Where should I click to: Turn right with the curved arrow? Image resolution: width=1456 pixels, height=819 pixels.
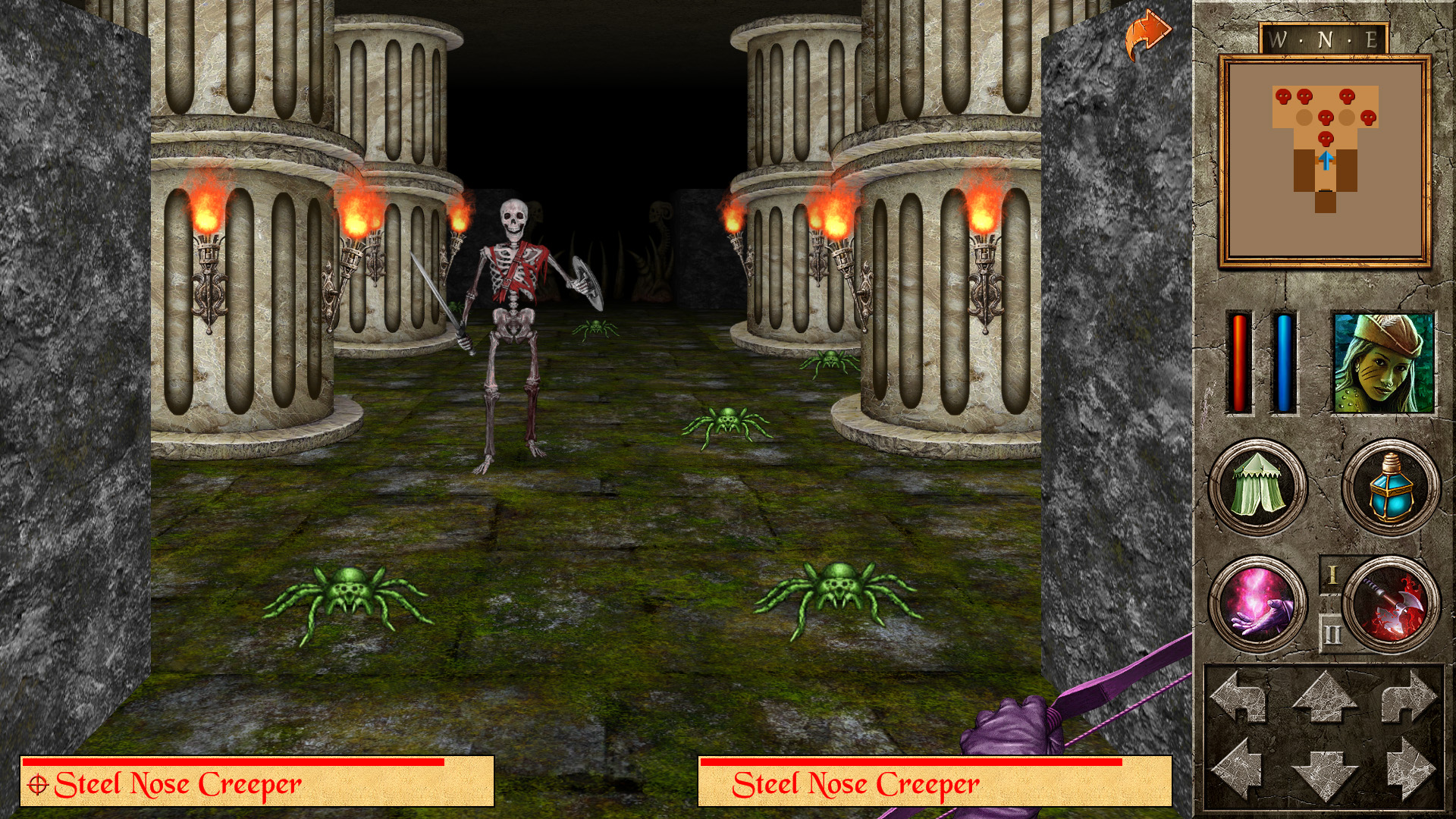point(1409,696)
